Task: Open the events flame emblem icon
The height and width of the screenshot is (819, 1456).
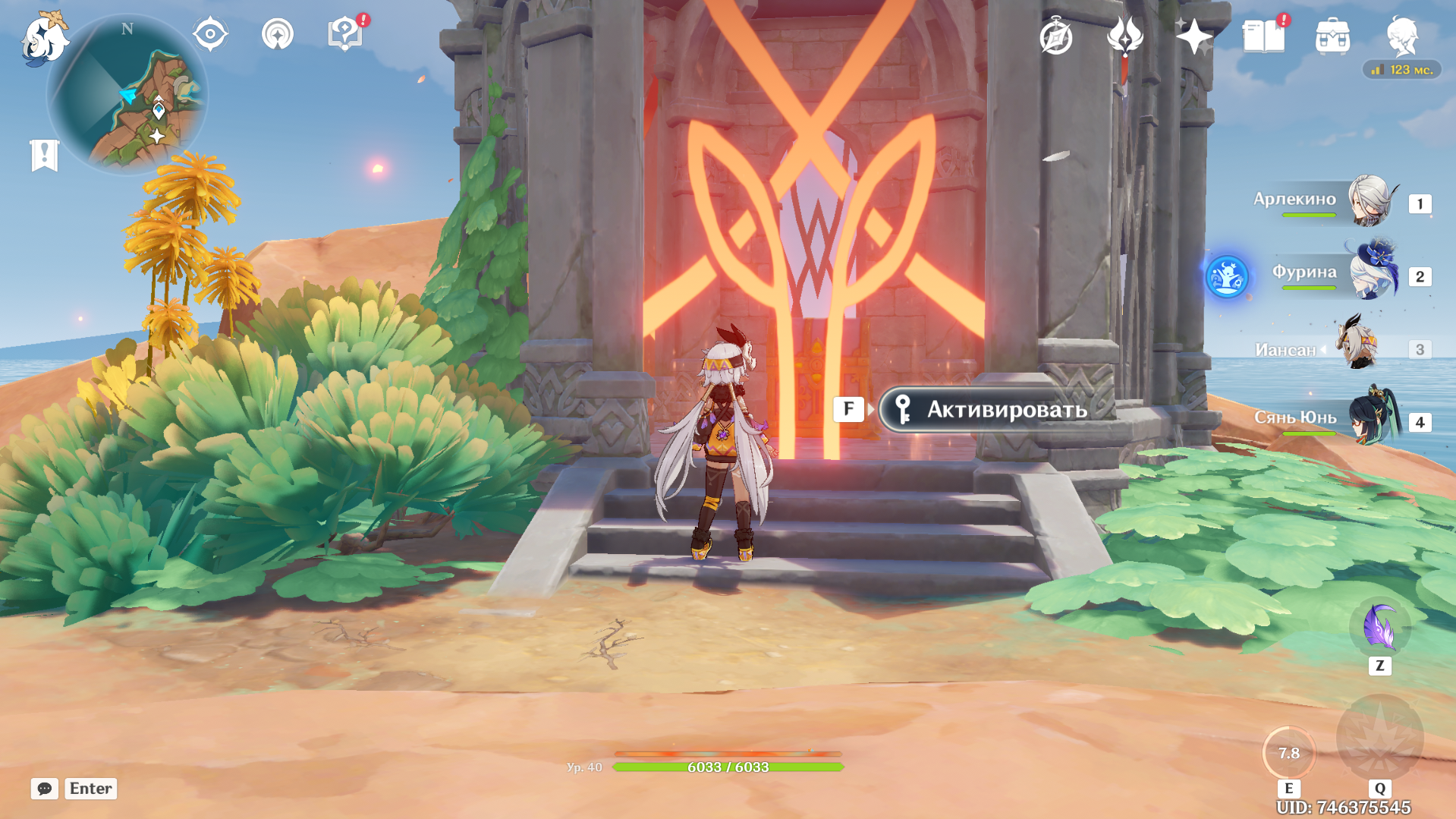Action: pos(1124,36)
